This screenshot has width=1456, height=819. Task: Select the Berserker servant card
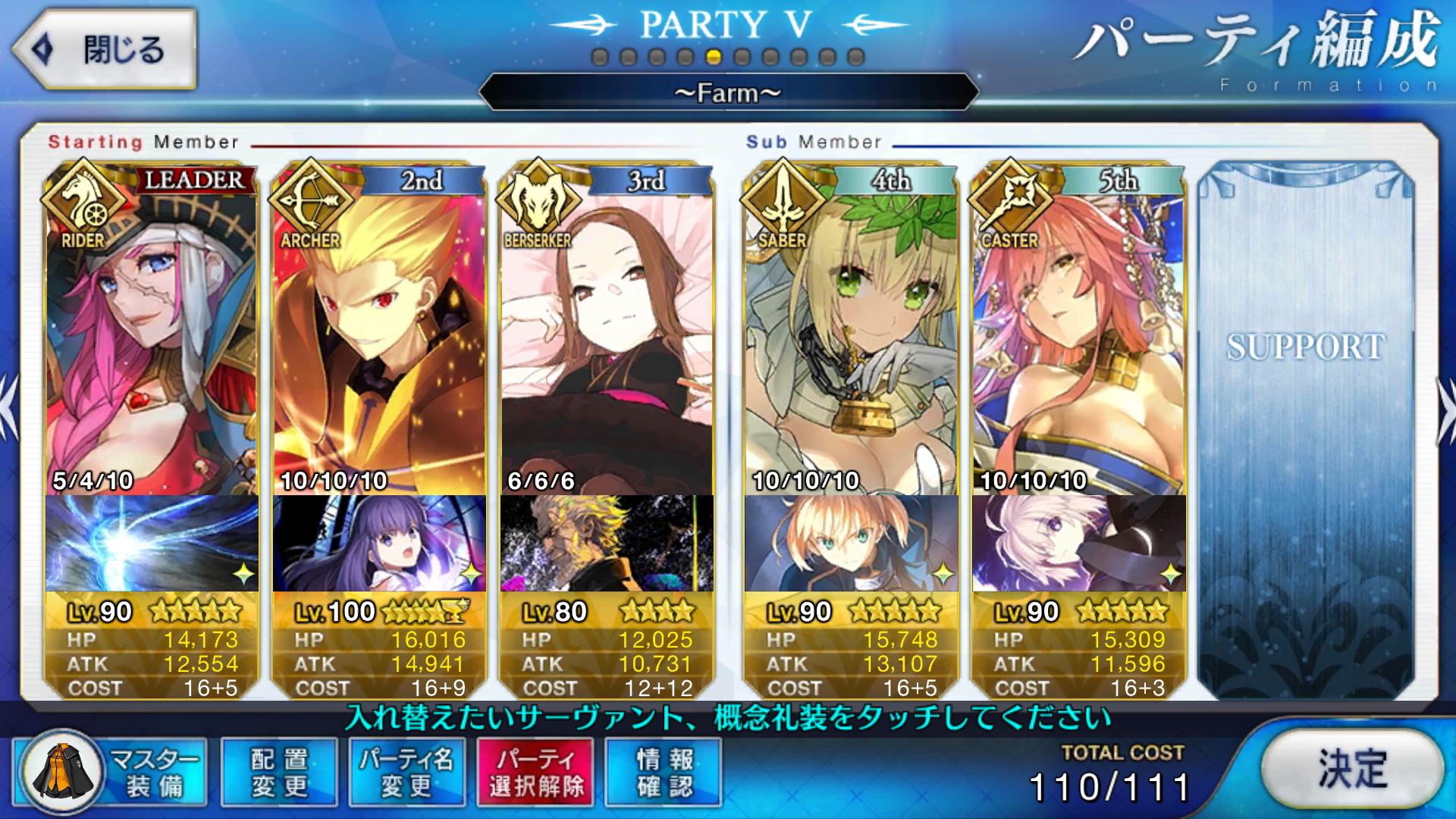[x=607, y=334]
